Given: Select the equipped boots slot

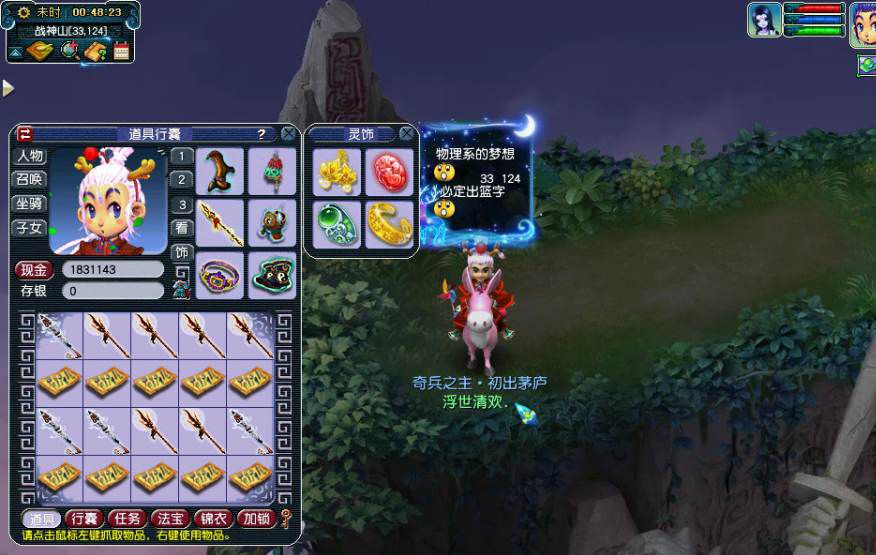Looking at the screenshot, I should click(x=220, y=170).
